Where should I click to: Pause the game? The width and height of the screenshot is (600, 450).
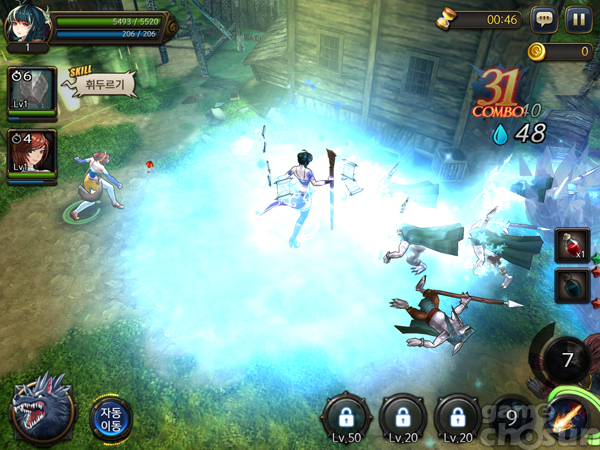(x=577, y=19)
